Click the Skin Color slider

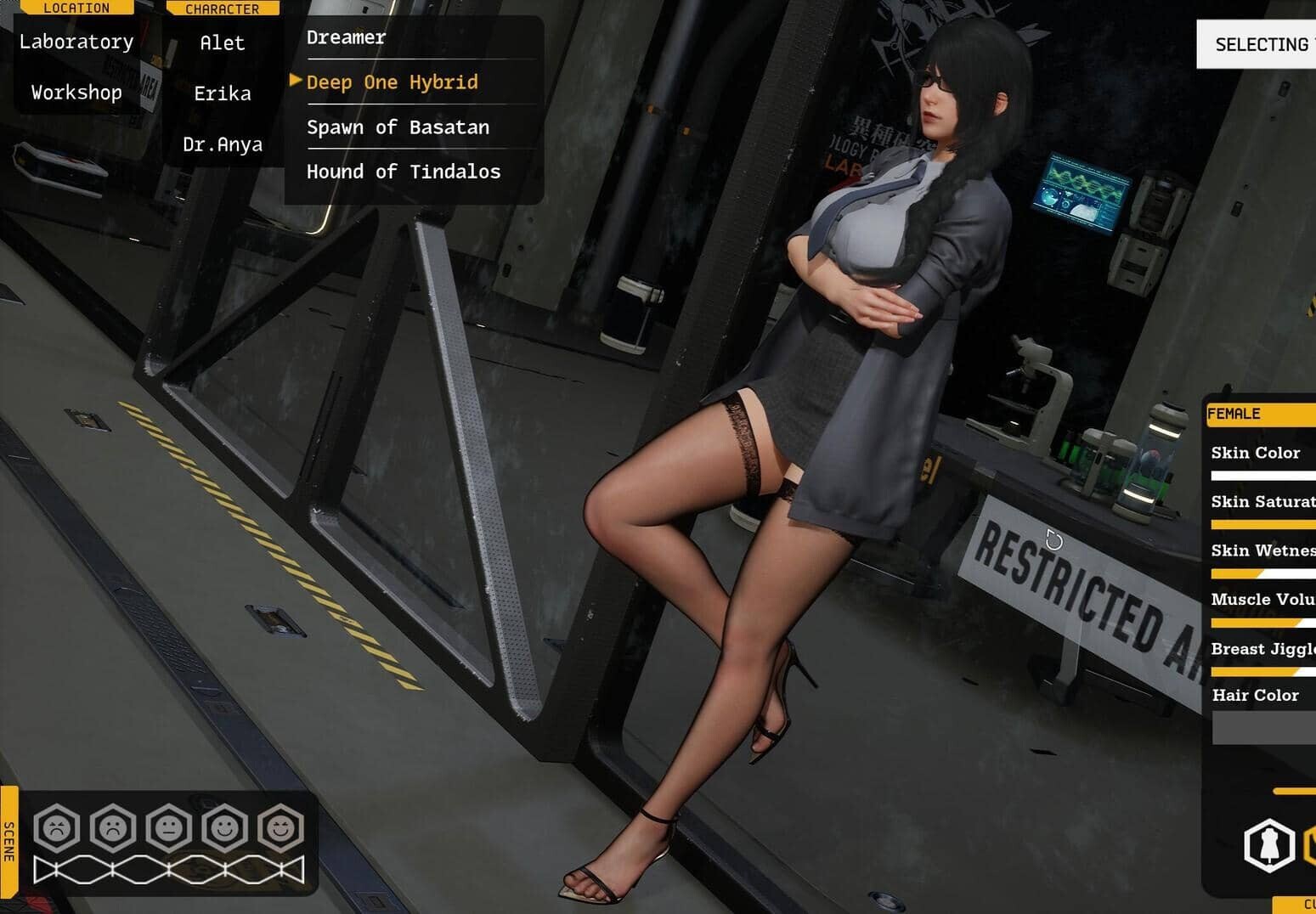coord(1262,476)
